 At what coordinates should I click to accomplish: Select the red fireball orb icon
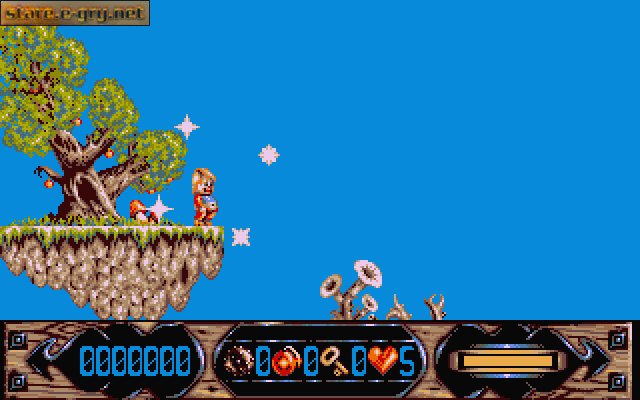point(285,359)
